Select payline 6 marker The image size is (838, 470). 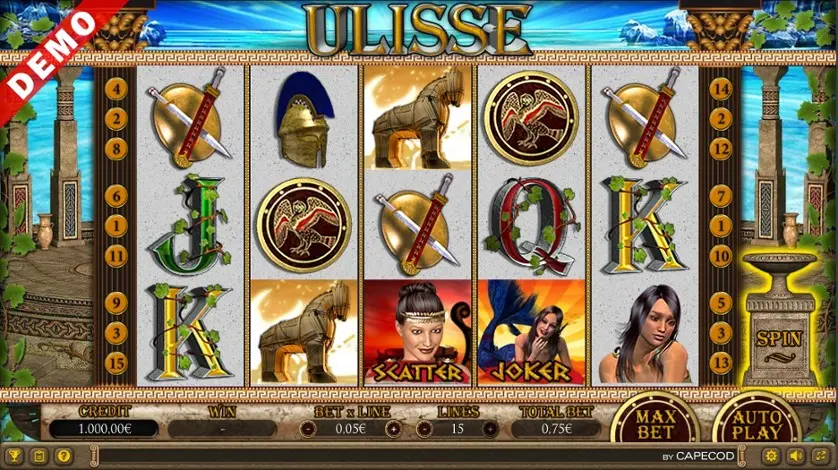(117, 195)
